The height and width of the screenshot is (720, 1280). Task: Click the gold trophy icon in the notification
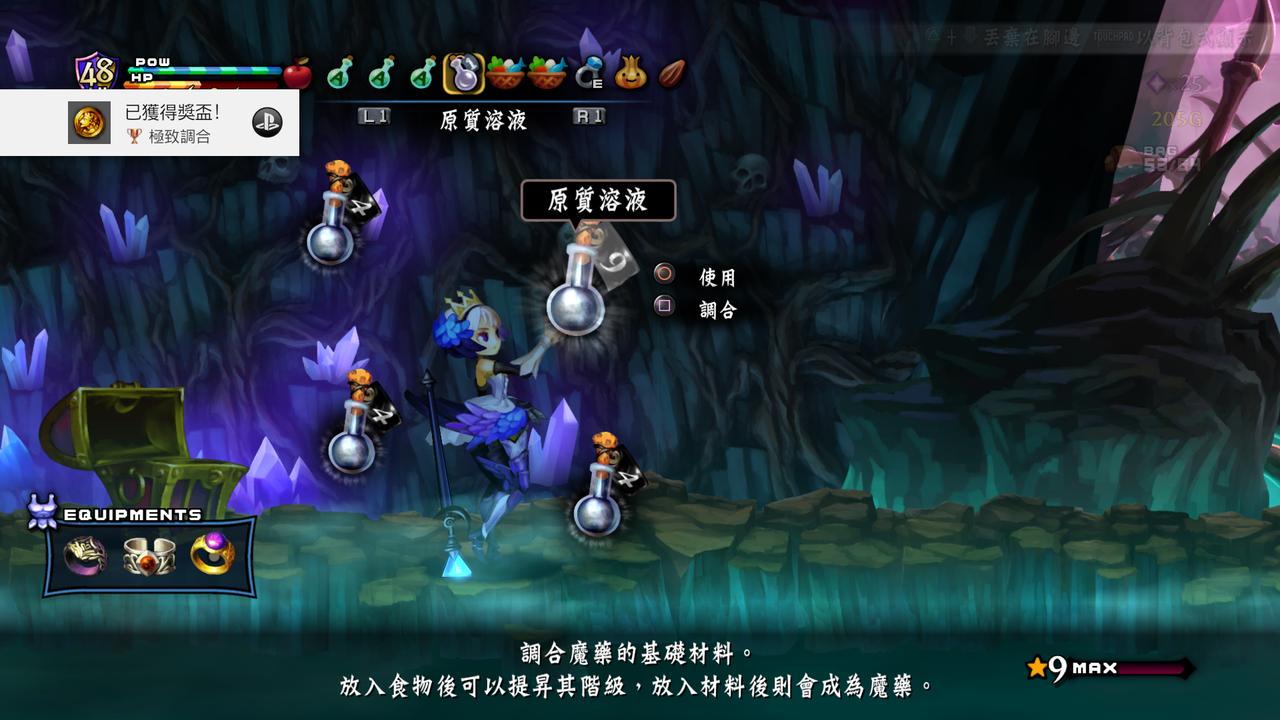[x=87, y=120]
